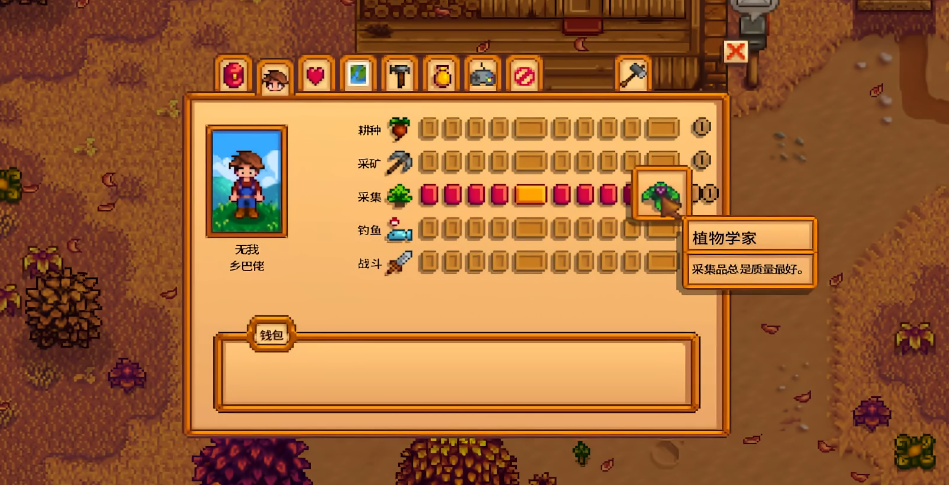Click the wallet (钱包) panel

coord(456,371)
